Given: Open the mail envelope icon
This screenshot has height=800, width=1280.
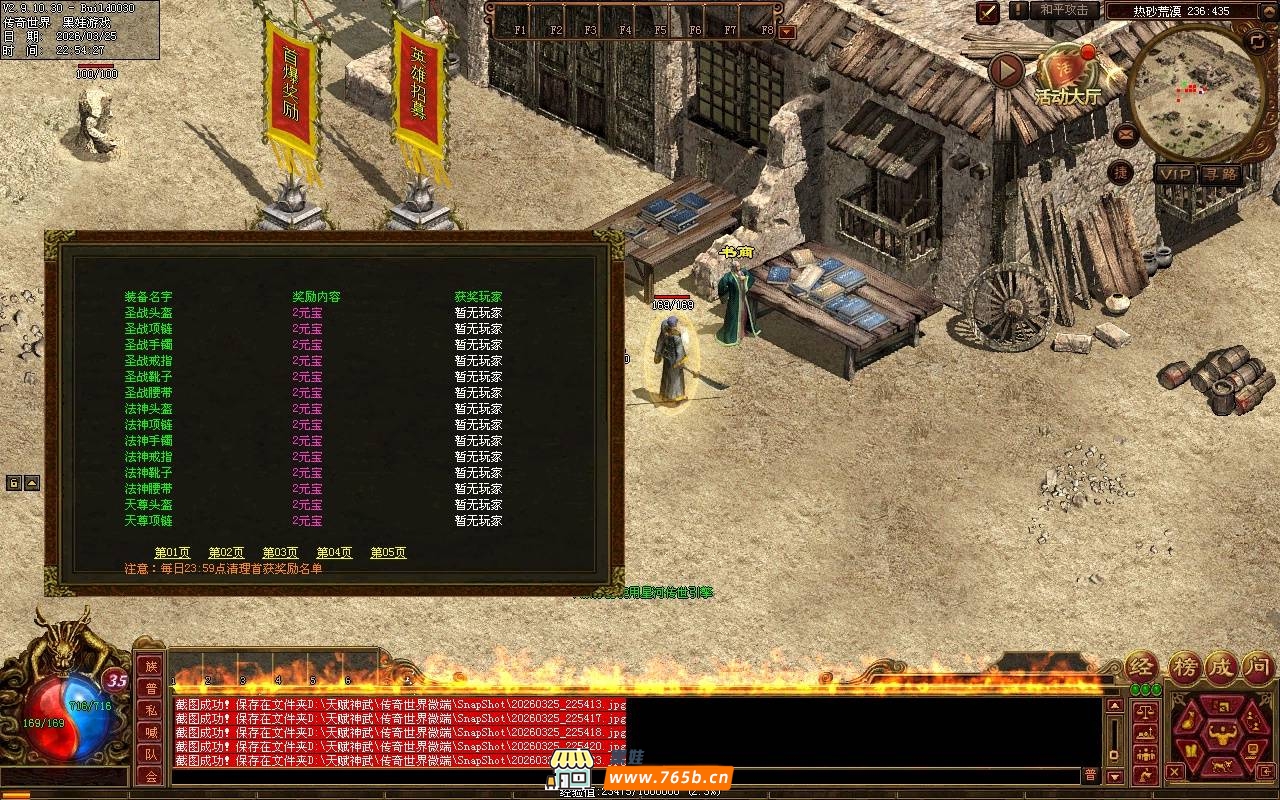Looking at the screenshot, I should pyautogui.click(x=1126, y=133).
